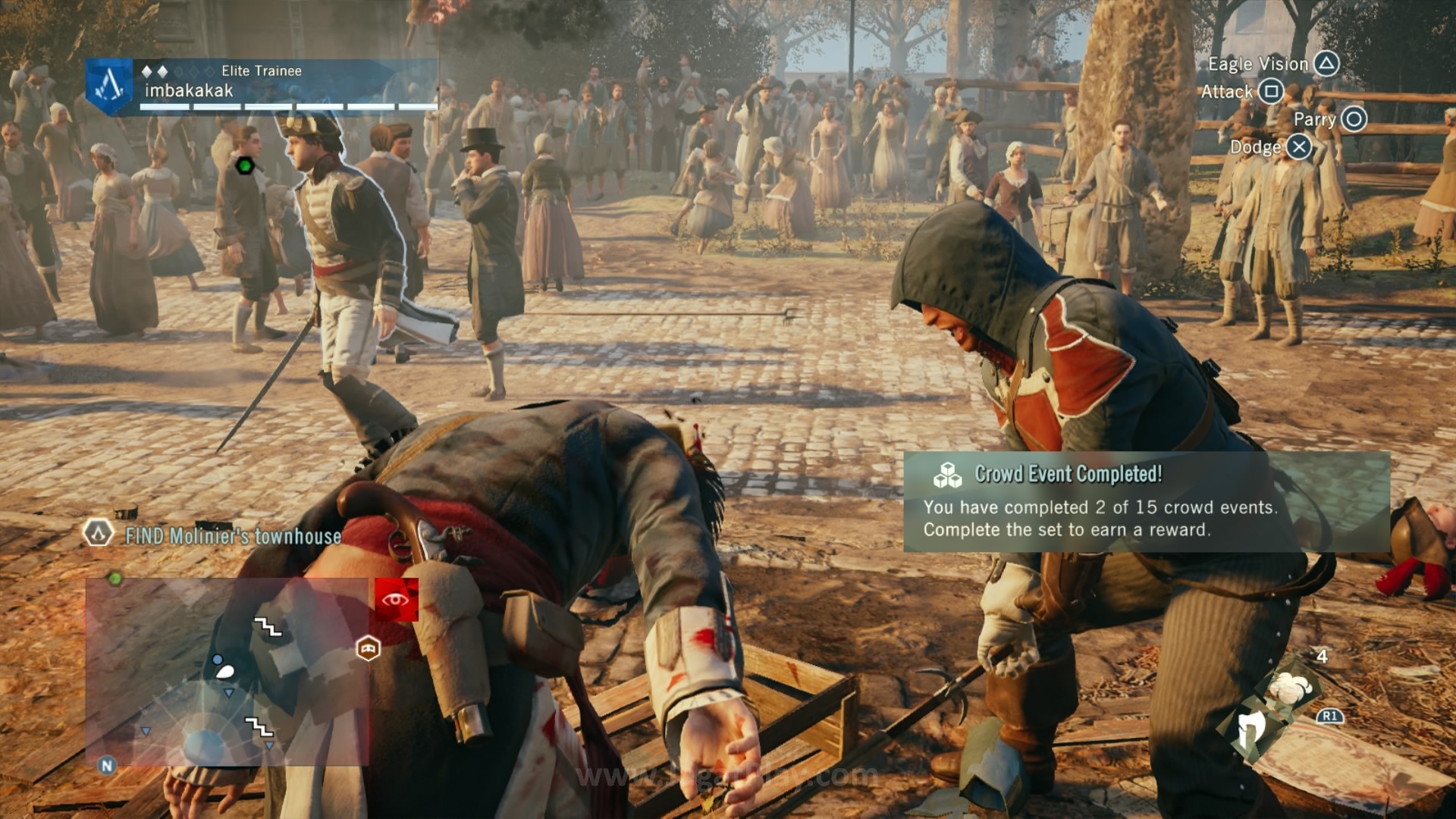Click the mask marker on the minimap edge
The width and height of the screenshot is (1456, 819).
click(x=369, y=648)
